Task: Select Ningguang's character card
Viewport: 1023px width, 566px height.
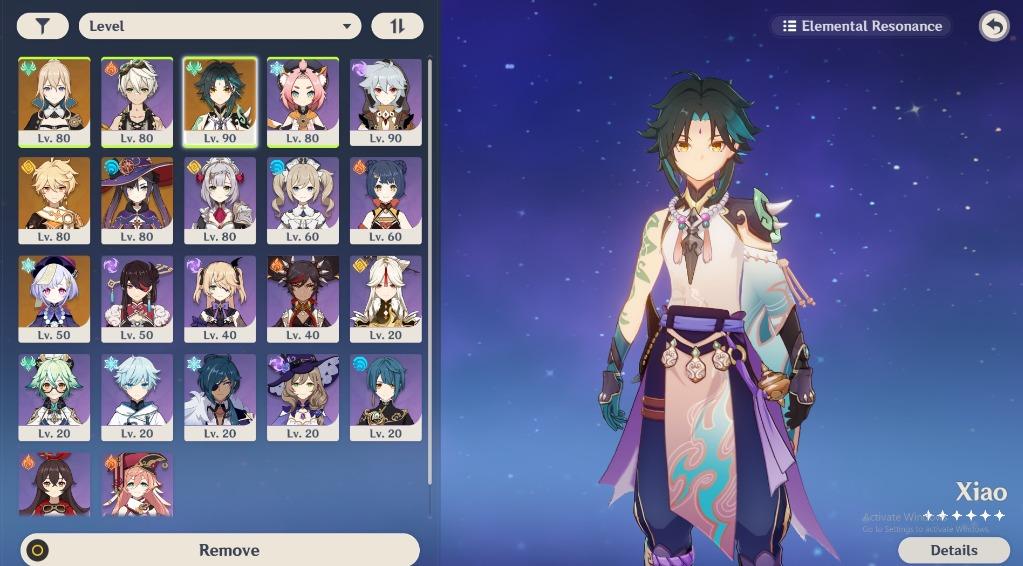Action: pyautogui.click(x=385, y=298)
